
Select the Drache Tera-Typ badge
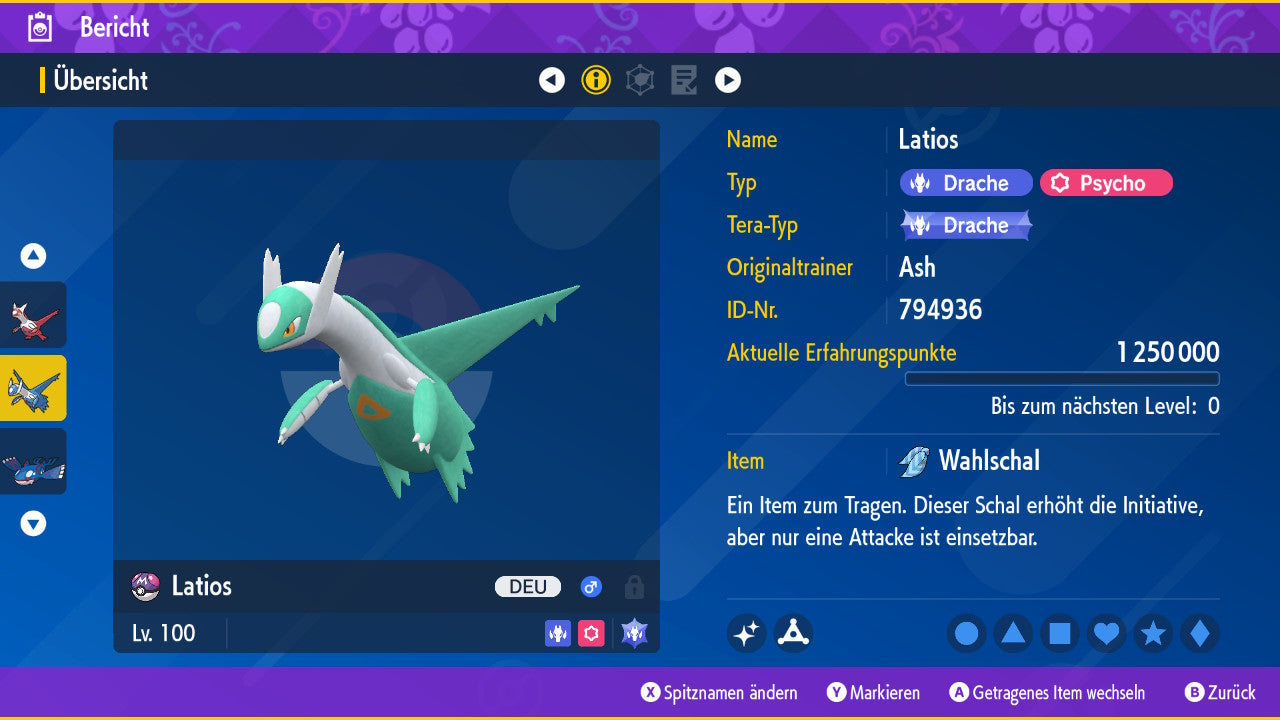click(966, 225)
